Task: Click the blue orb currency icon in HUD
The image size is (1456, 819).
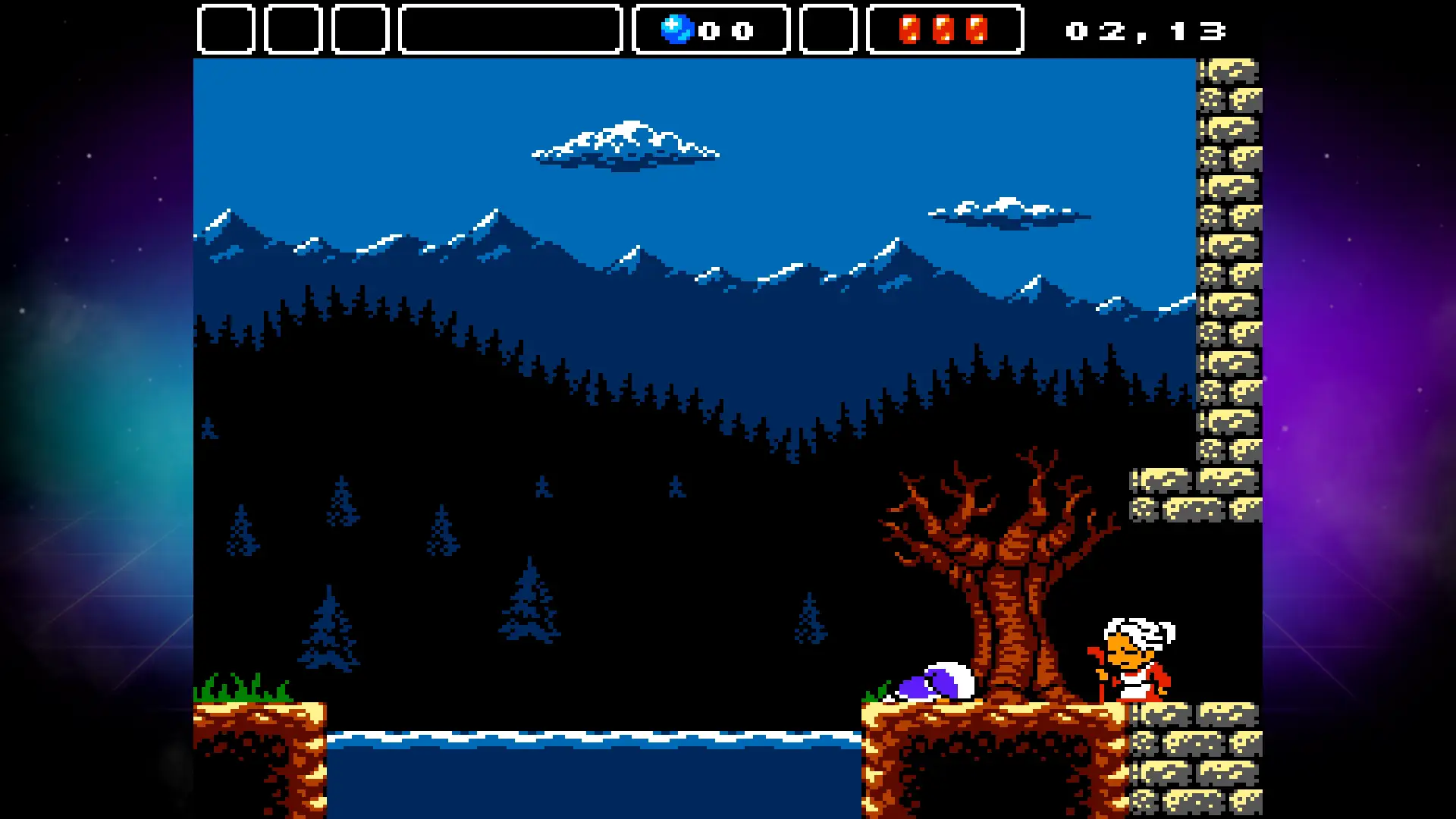Action: 677,30
